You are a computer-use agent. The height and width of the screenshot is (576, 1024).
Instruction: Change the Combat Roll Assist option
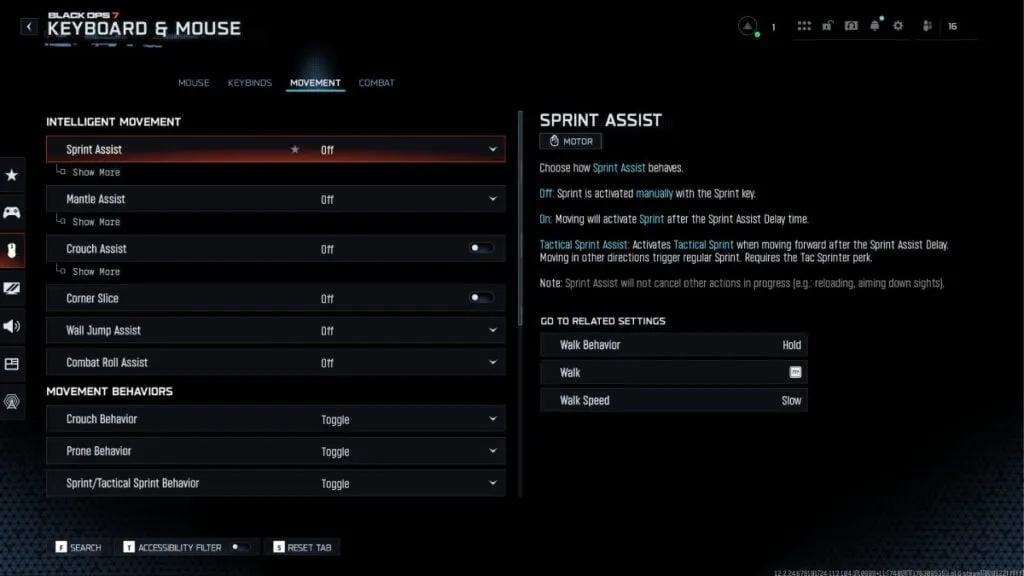coord(493,362)
